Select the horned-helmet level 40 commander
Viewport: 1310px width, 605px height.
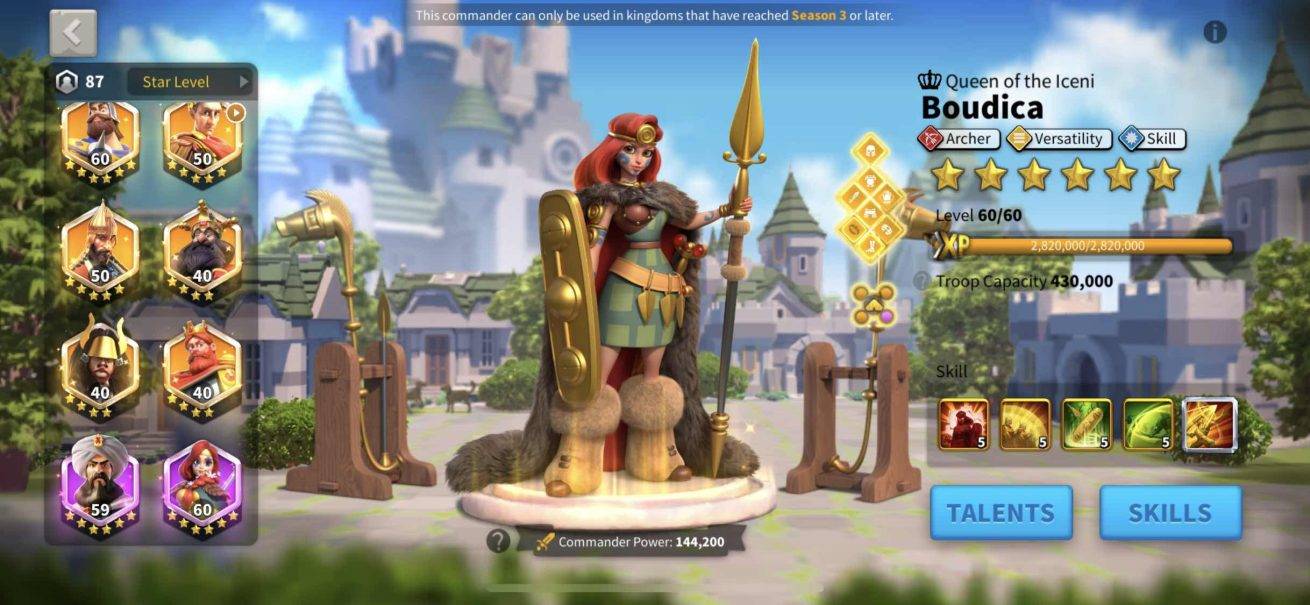[100, 364]
